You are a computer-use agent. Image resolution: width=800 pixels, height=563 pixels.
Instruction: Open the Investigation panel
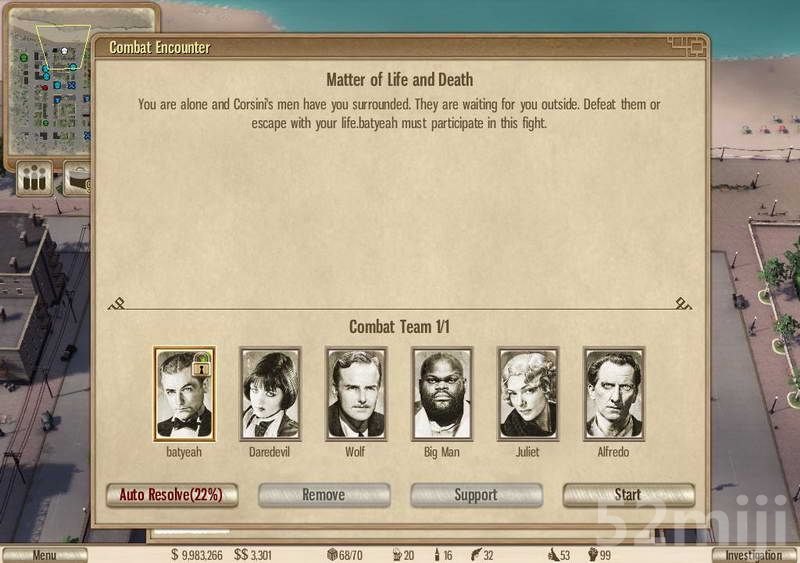(753, 555)
